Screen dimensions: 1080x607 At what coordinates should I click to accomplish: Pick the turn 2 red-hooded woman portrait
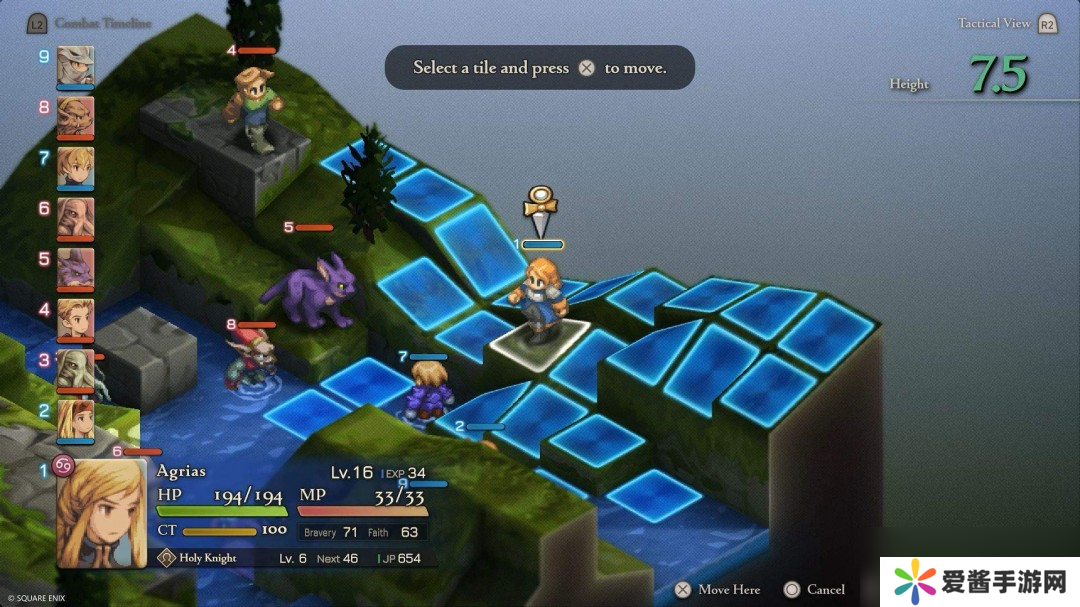tap(75, 419)
